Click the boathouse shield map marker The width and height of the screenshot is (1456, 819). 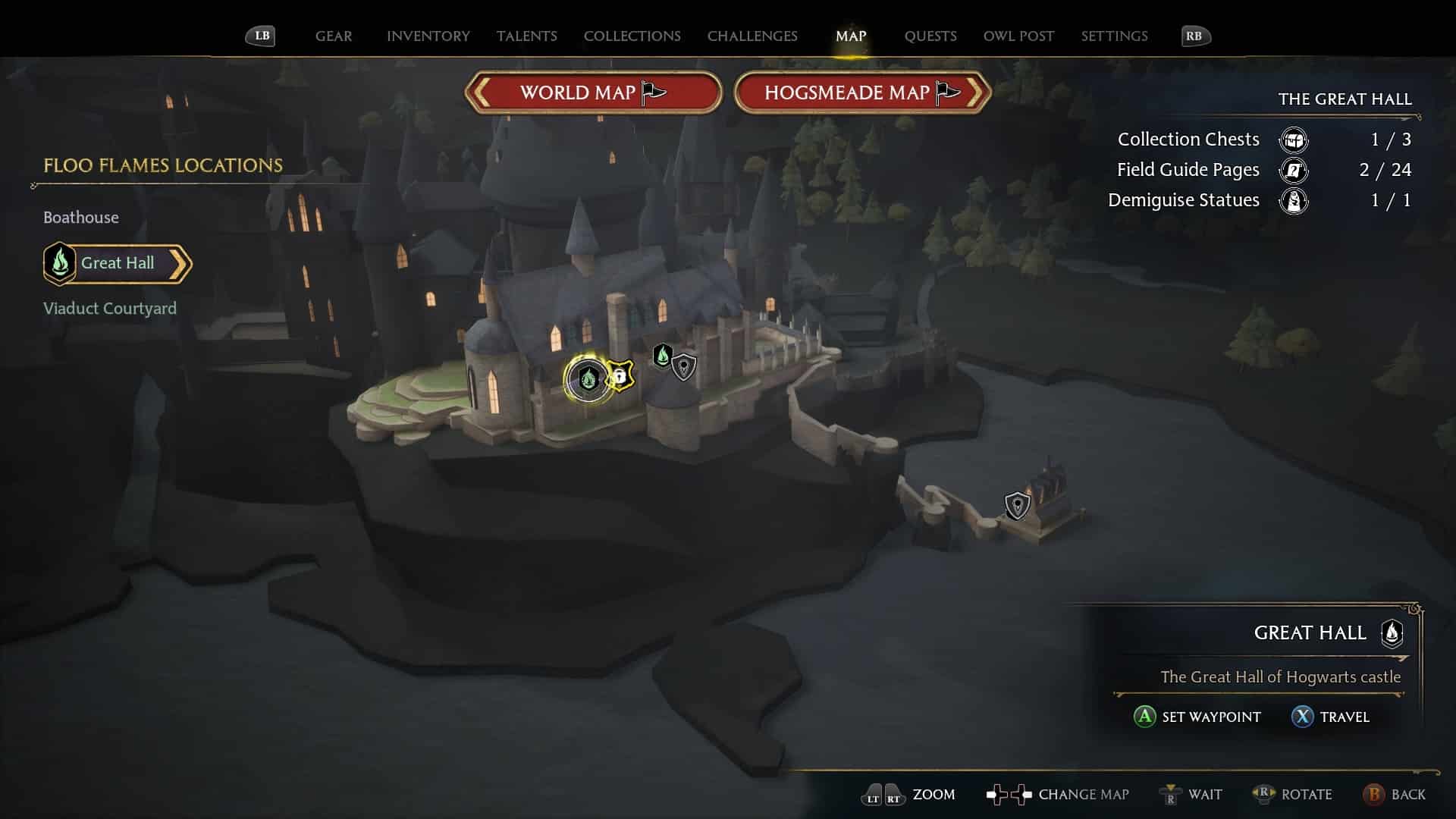tap(1017, 505)
